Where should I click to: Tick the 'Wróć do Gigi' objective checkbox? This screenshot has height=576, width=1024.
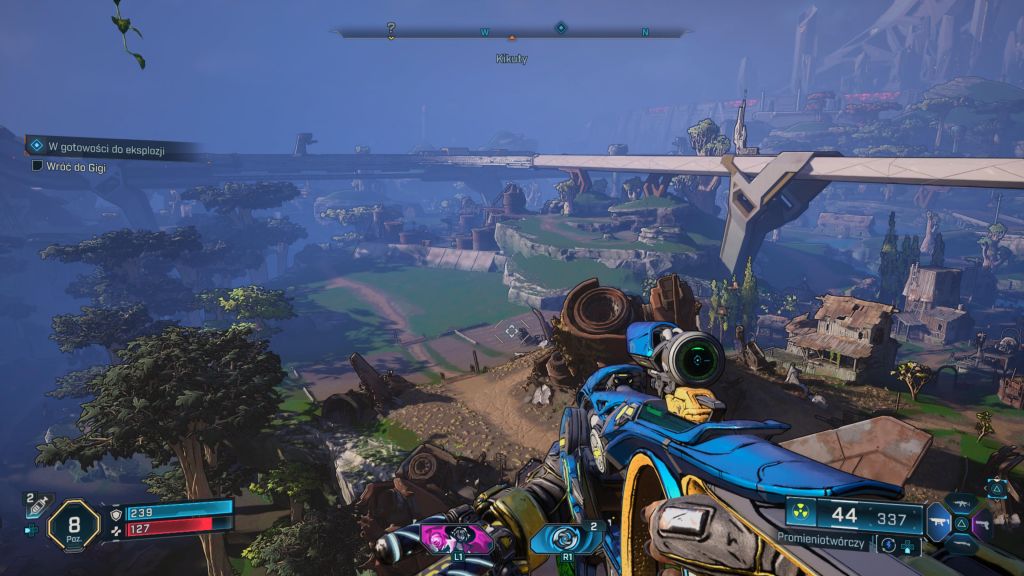37,165
